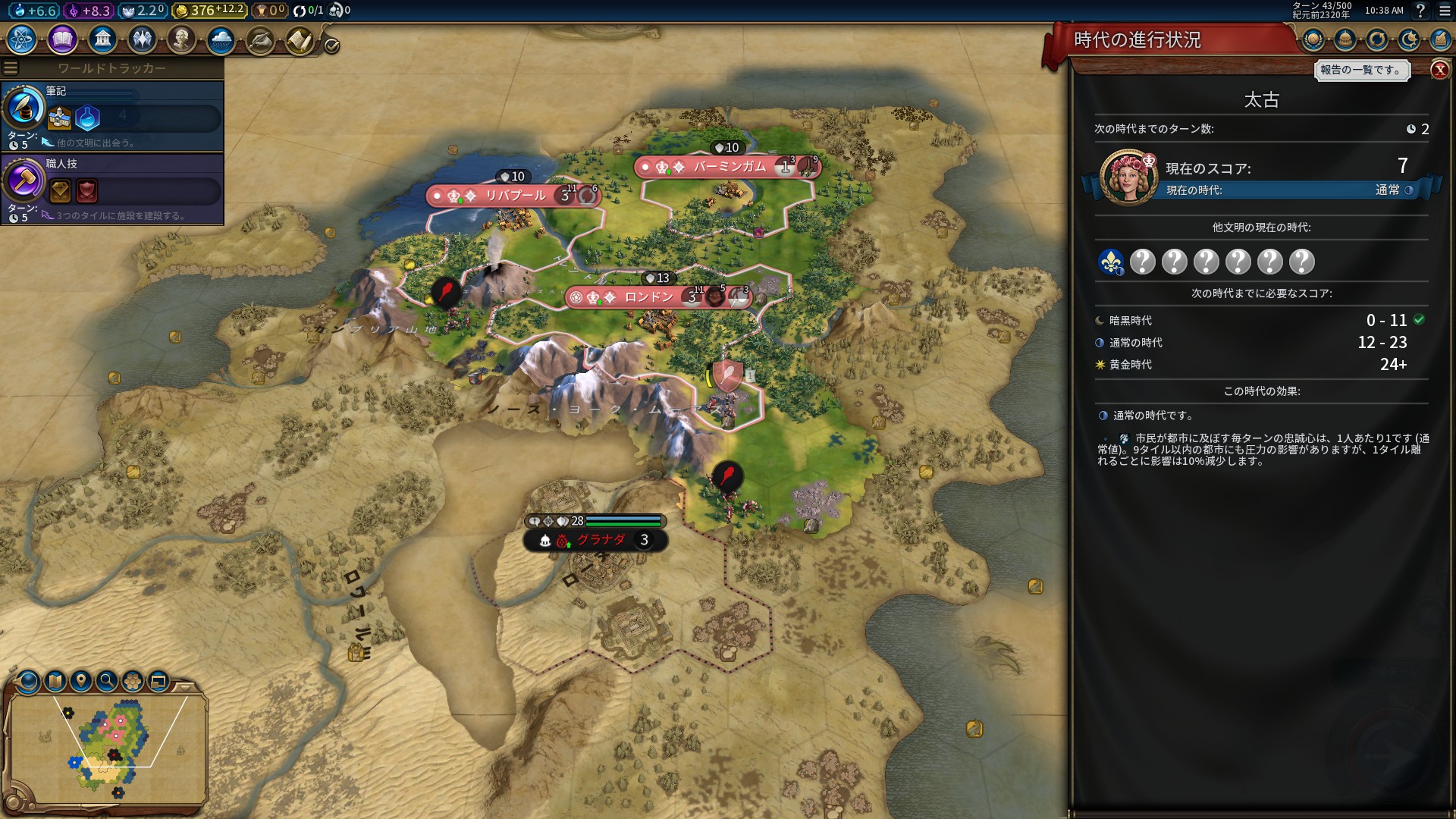Open the バーミンガム city banner

point(729,167)
